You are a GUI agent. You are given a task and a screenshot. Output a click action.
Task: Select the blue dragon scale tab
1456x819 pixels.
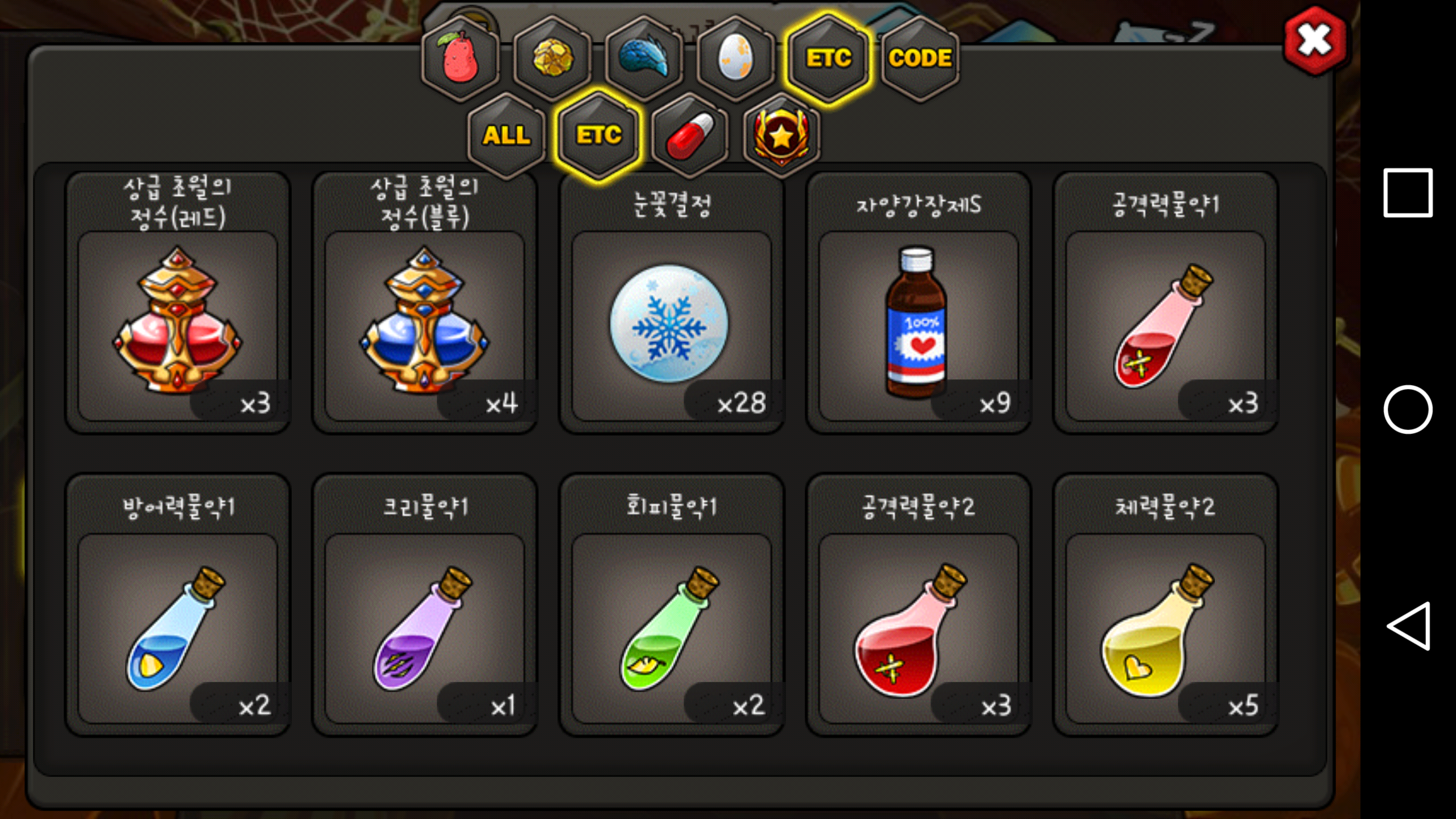coord(644,58)
